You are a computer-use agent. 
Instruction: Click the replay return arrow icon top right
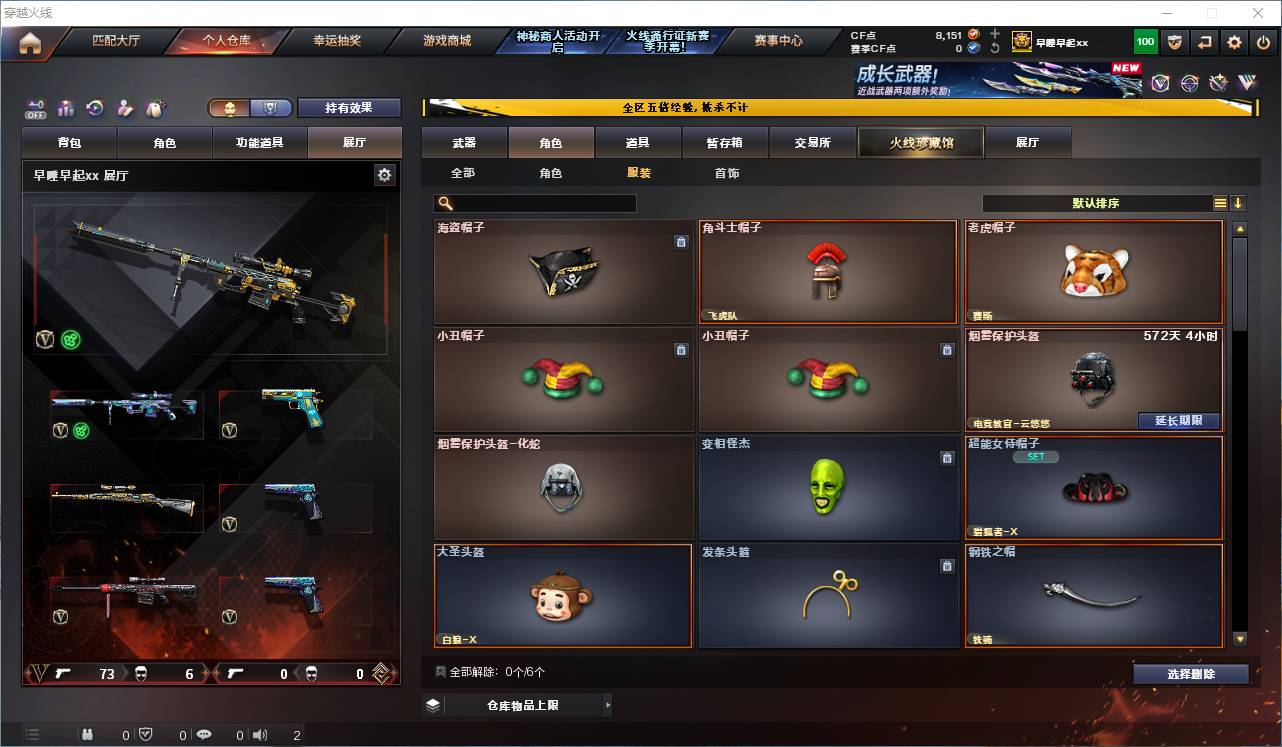point(1204,41)
